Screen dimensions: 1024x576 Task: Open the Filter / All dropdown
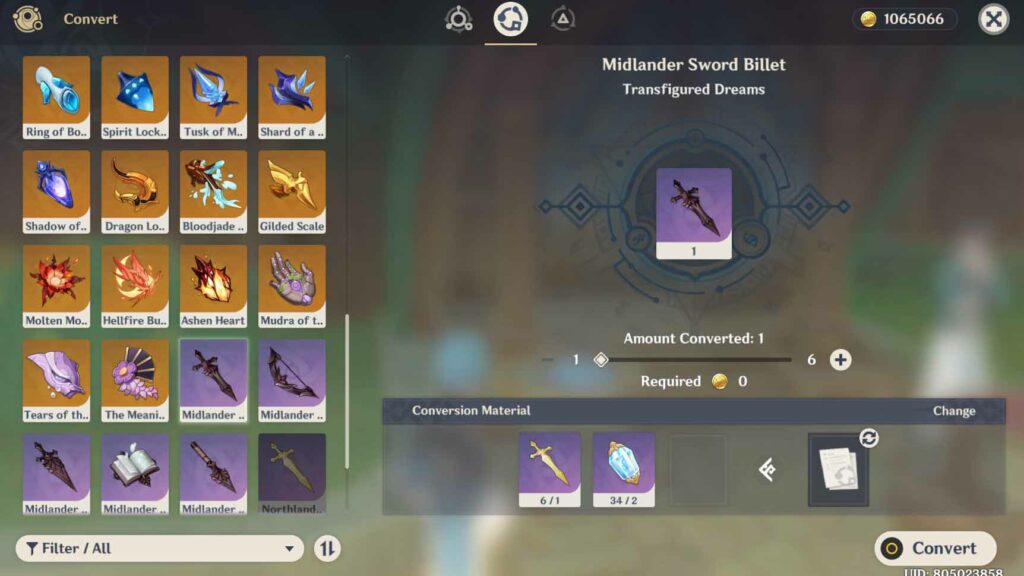[x=160, y=548]
